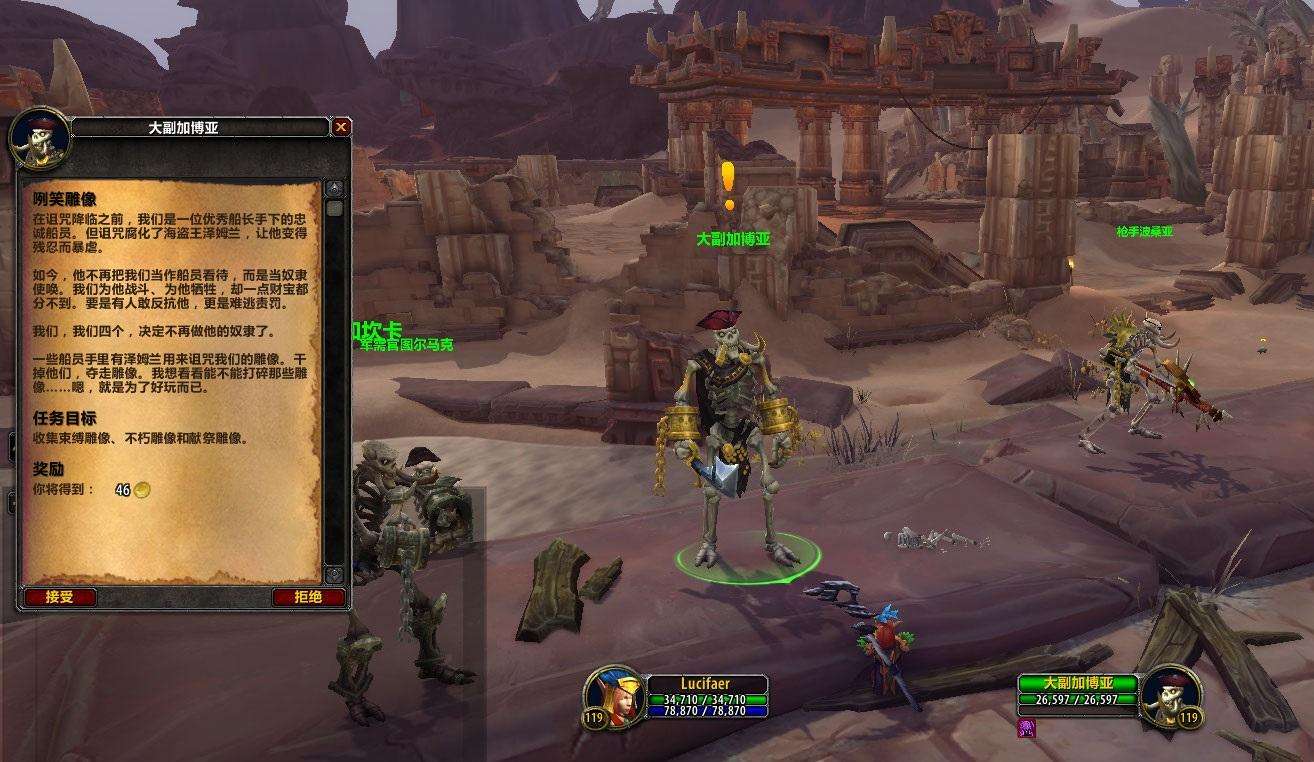Click the quest text scroll-down arrow

[335, 575]
